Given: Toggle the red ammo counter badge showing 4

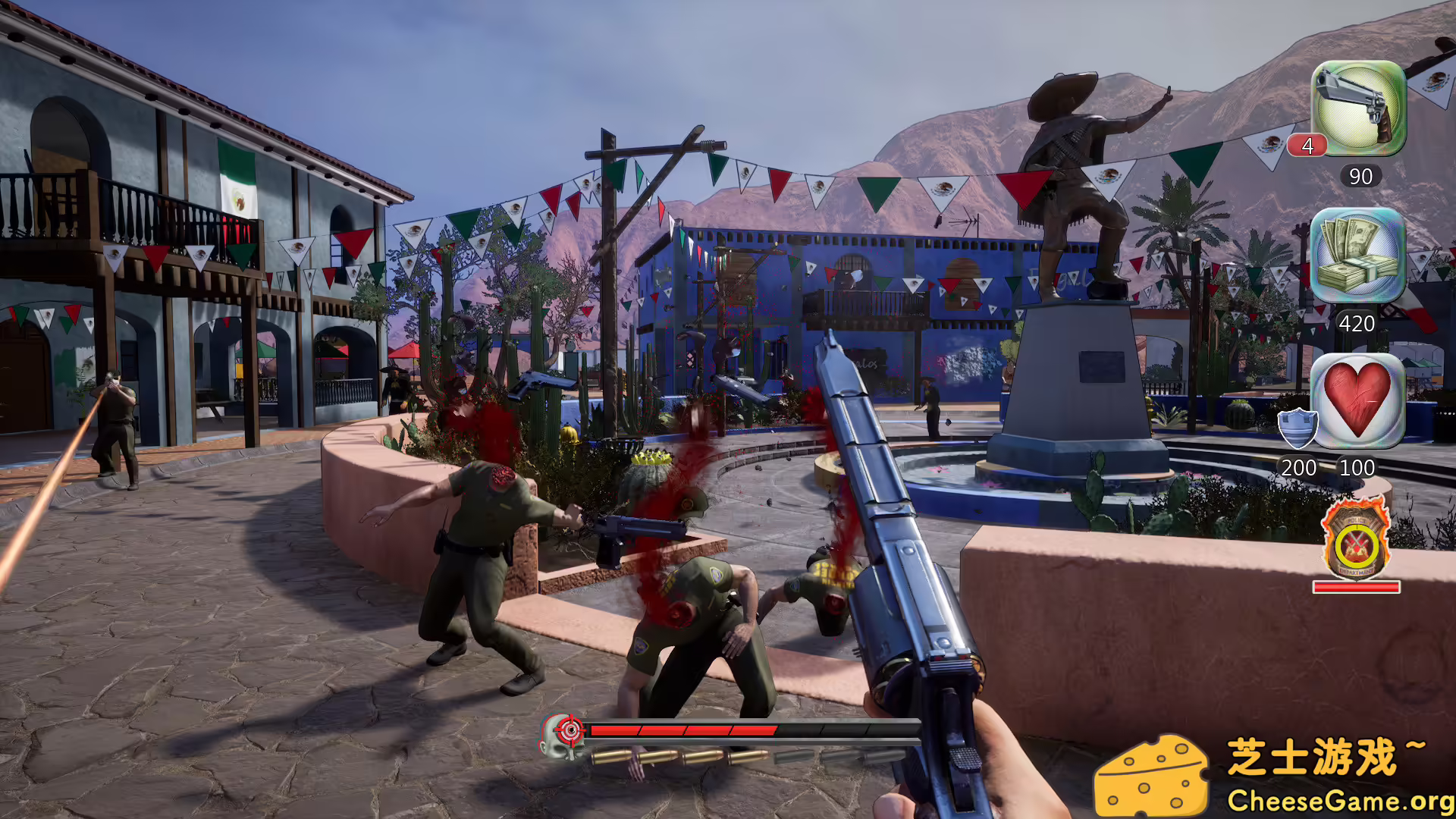Looking at the screenshot, I should (x=1307, y=143).
